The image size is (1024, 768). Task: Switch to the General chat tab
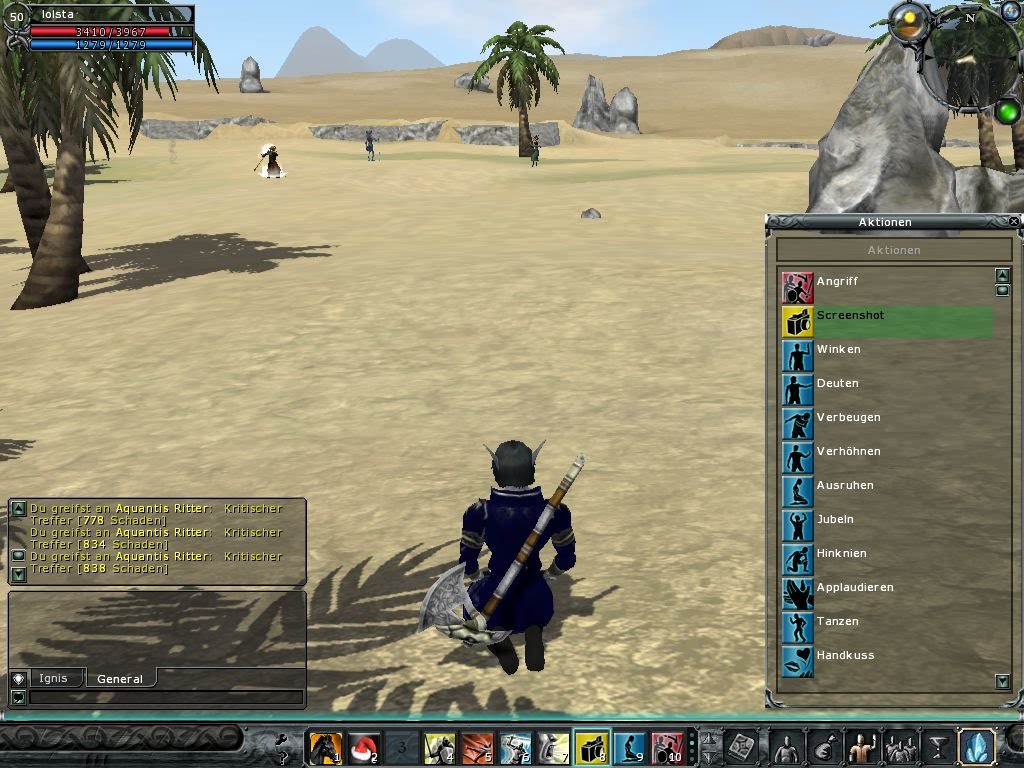coord(120,679)
